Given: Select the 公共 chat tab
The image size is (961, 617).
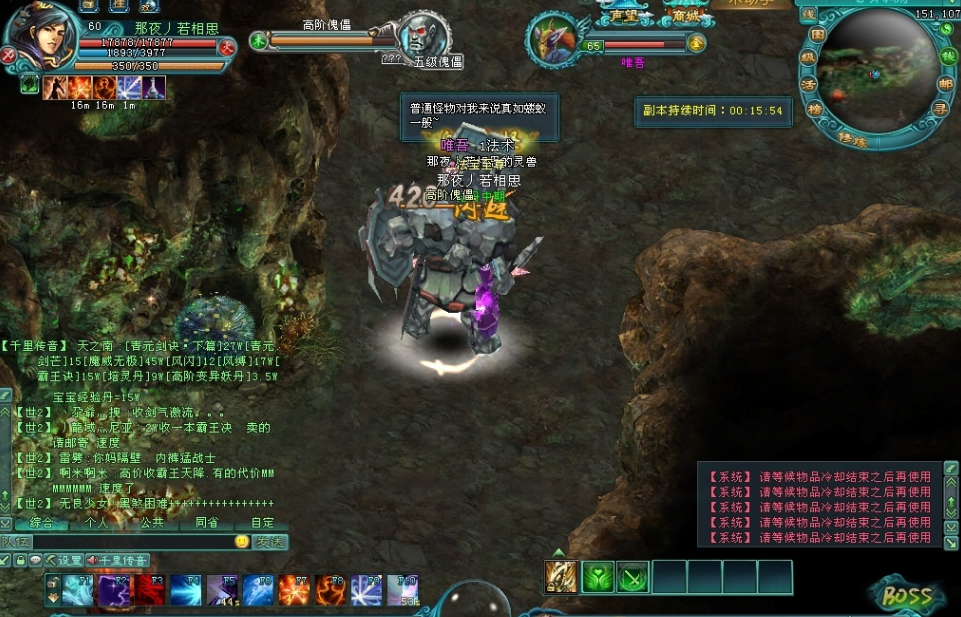Looking at the screenshot, I should pos(151,522).
